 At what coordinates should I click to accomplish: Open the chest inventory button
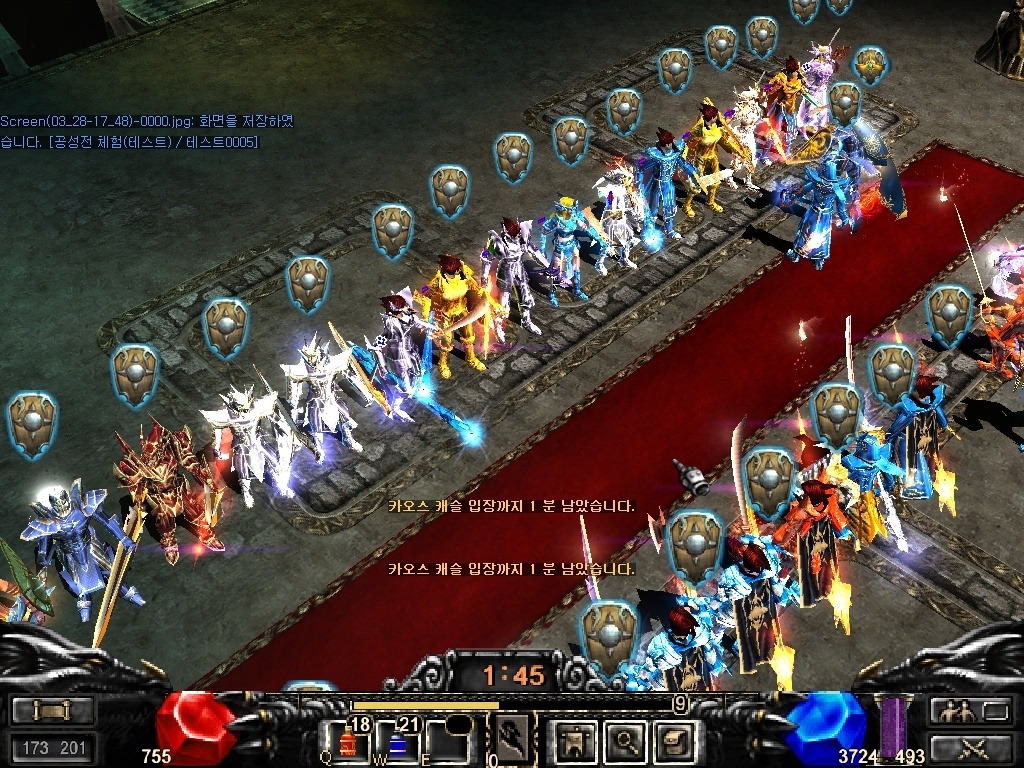click(673, 740)
